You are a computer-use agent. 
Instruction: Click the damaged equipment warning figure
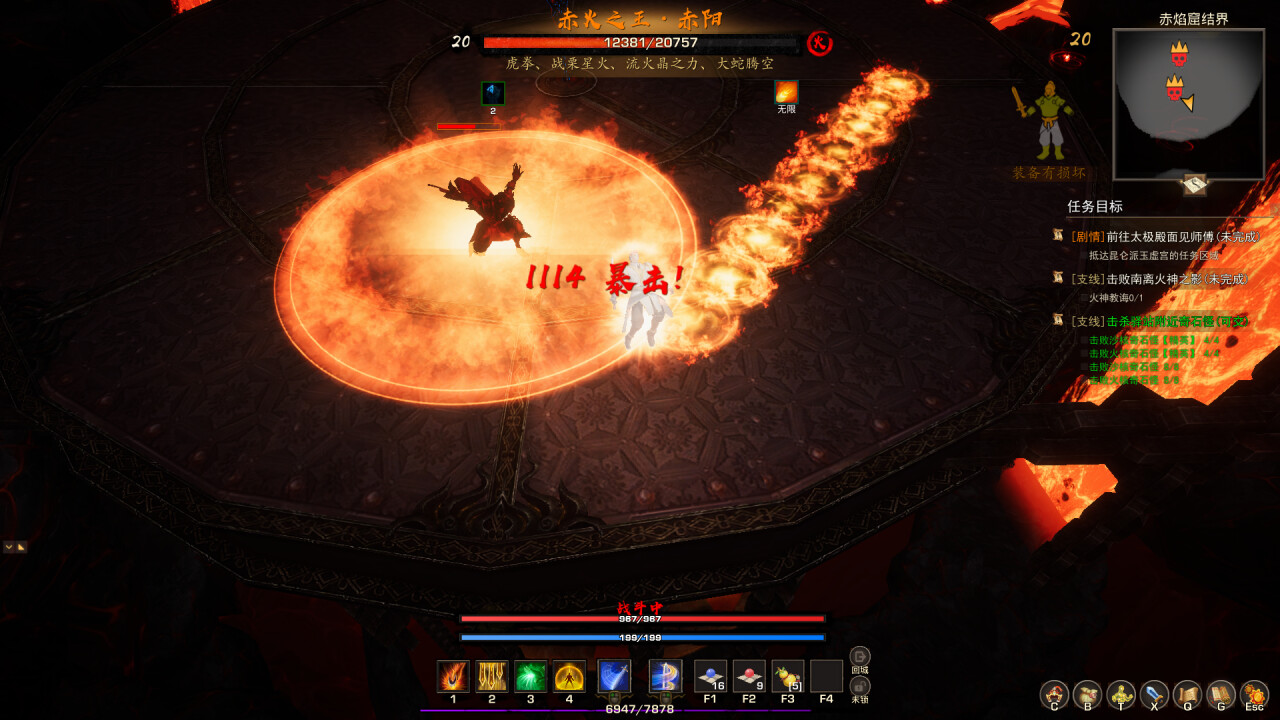coord(1047,123)
